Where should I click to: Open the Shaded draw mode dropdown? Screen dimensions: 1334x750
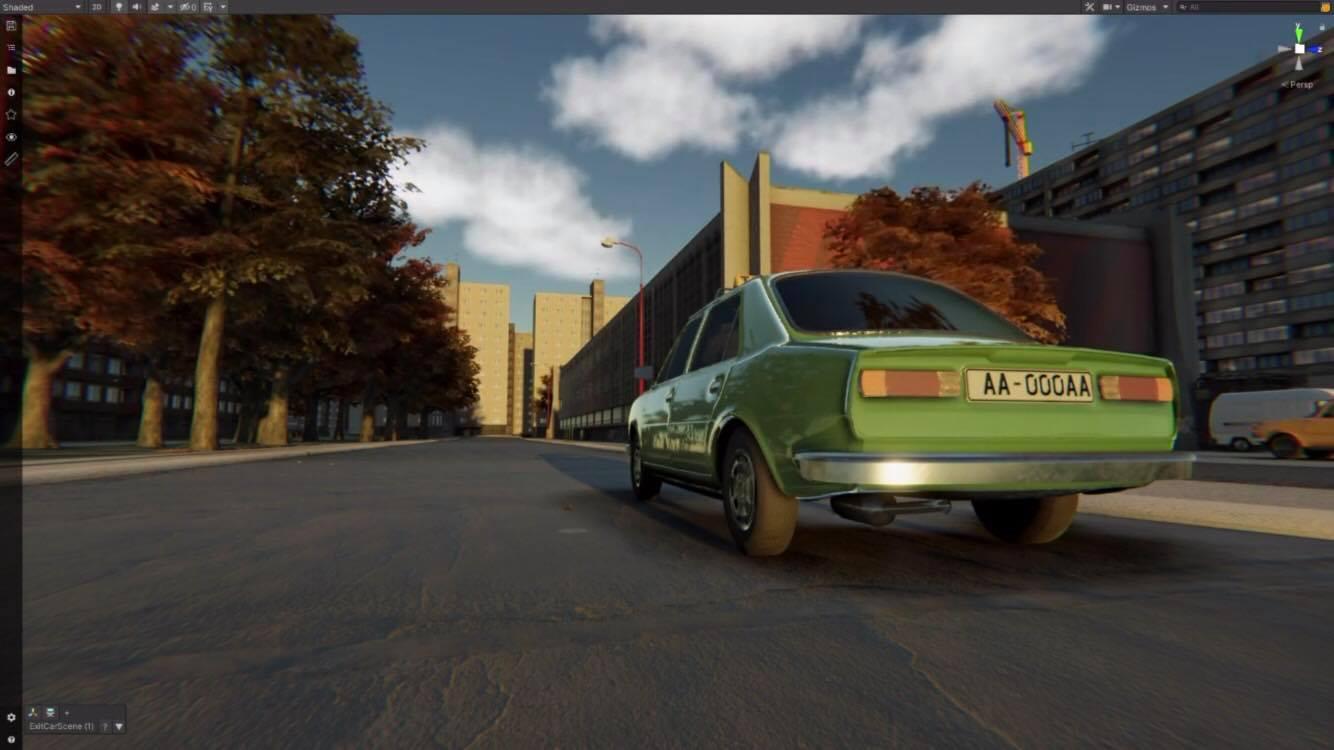click(77, 6)
